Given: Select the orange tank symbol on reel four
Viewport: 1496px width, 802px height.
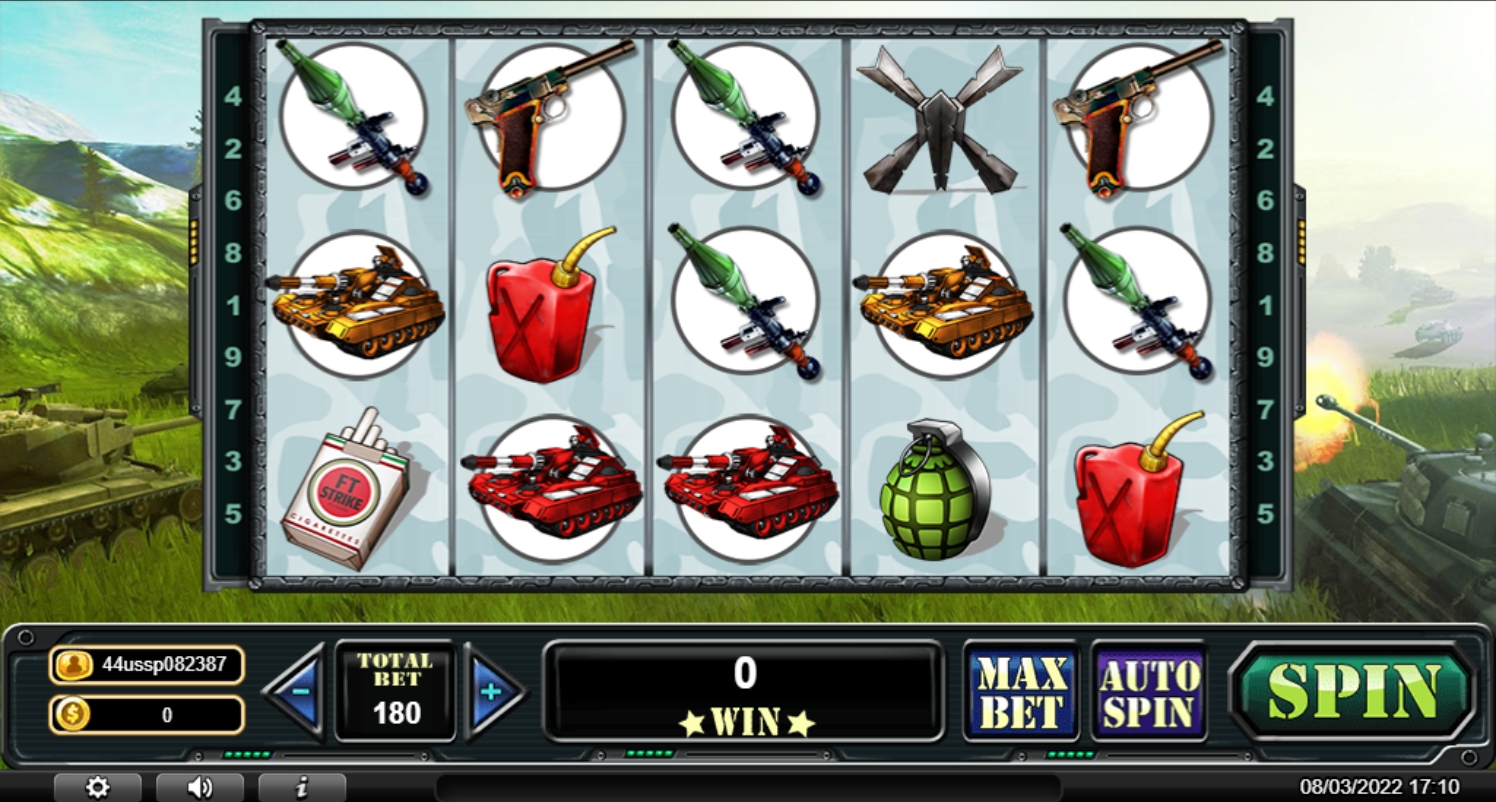Looking at the screenshot, I should point(938,300).
